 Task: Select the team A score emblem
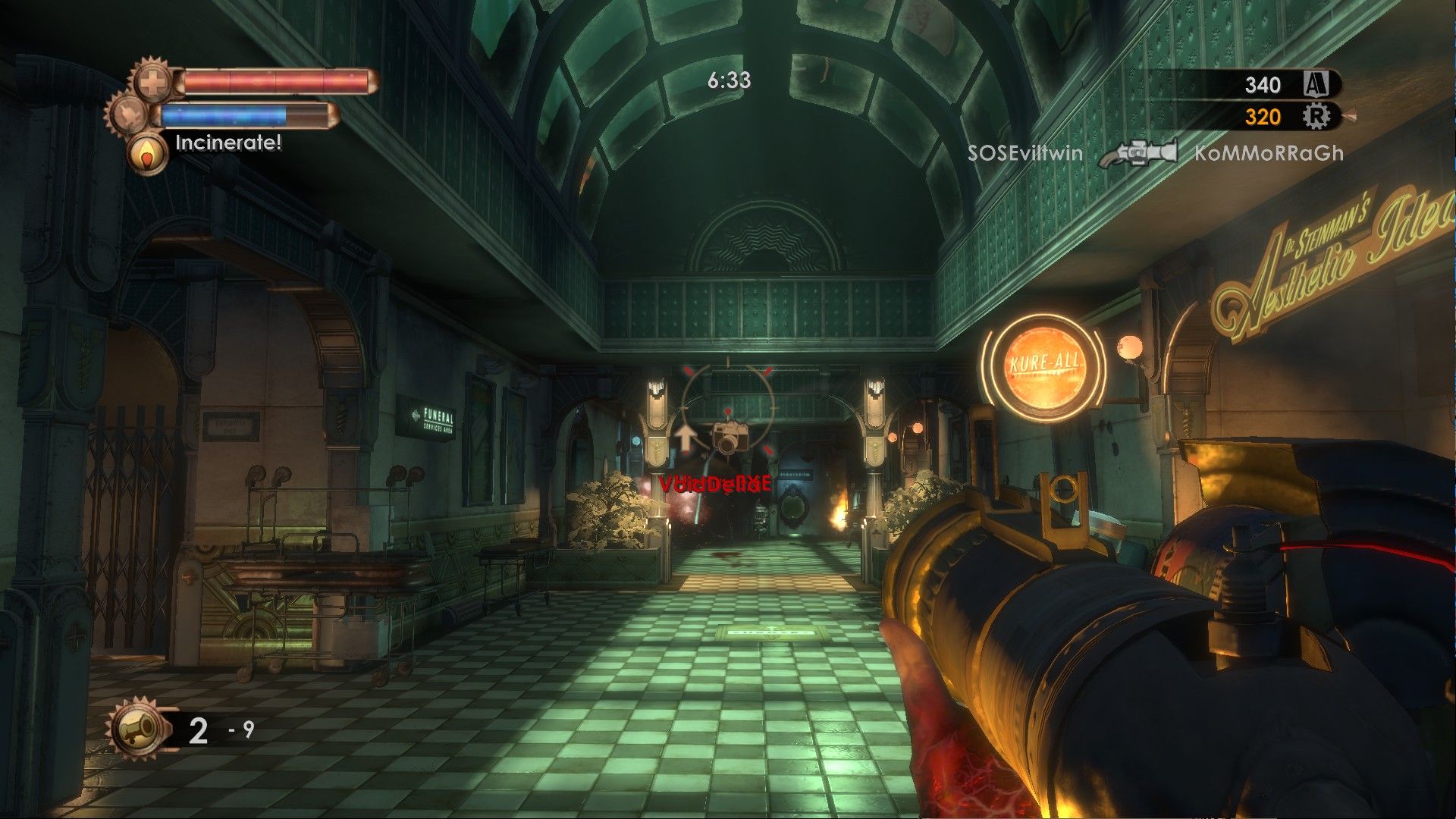(x=1316, y=84)
